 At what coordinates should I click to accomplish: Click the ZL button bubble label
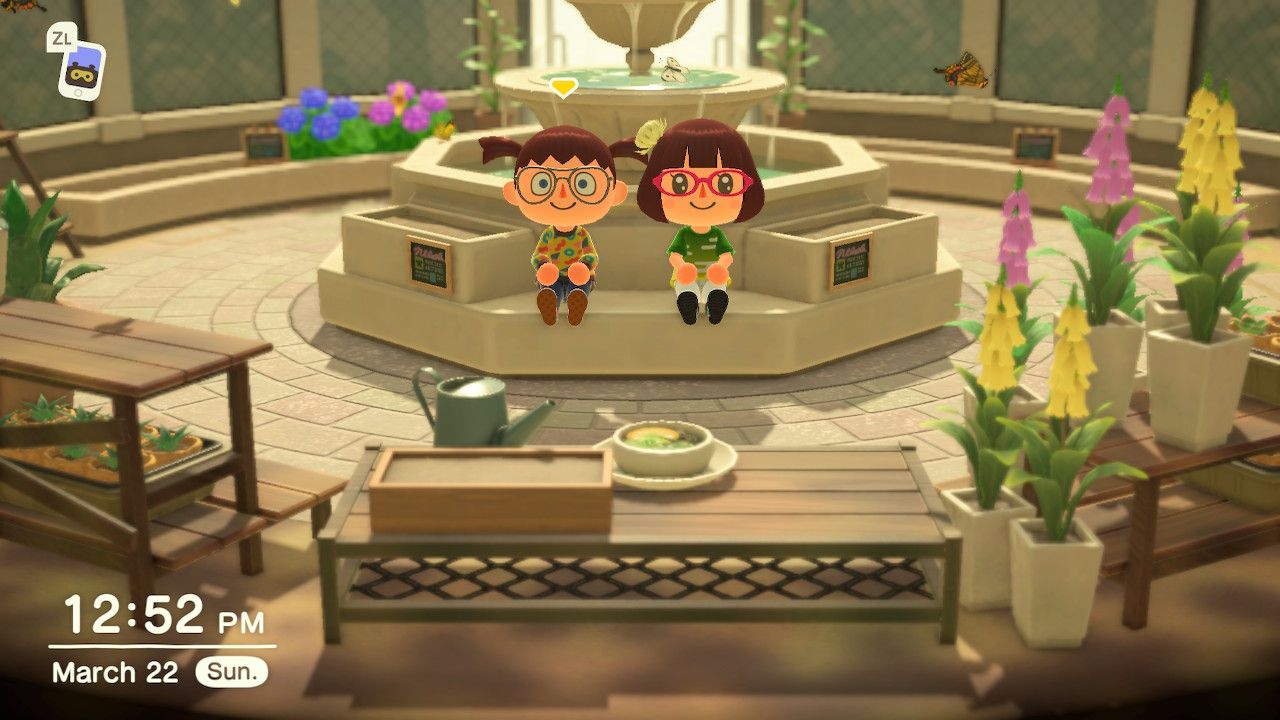pos(61,37)
